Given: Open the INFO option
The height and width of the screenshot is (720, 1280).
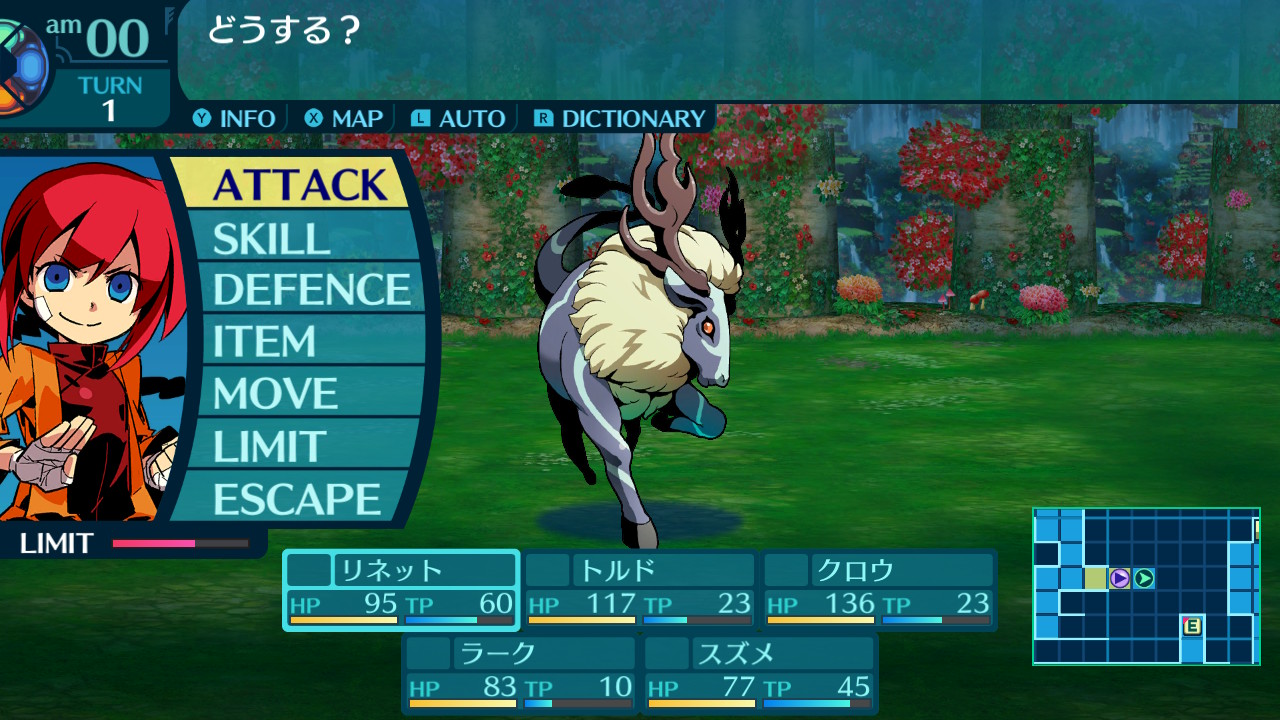Looking at the screenshot, I should (235, 119).
